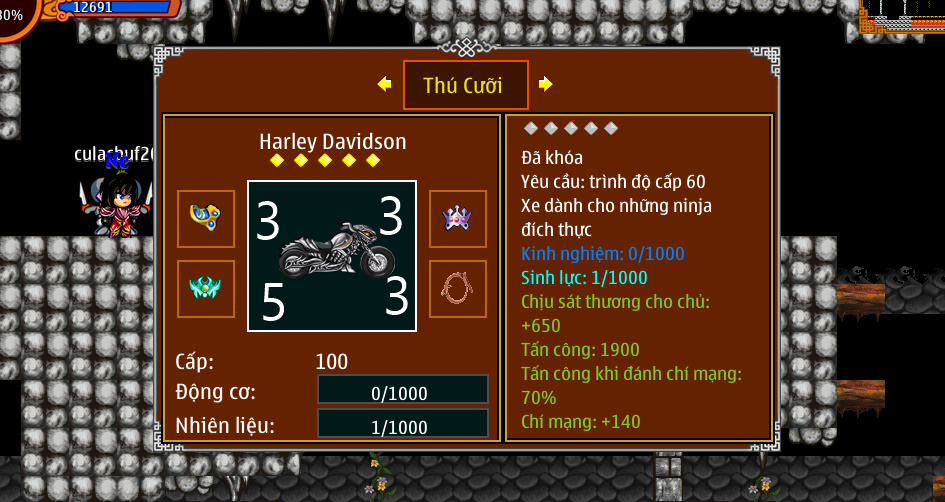Select the Thú Cưỡi tab header

(x=465, y=86)
